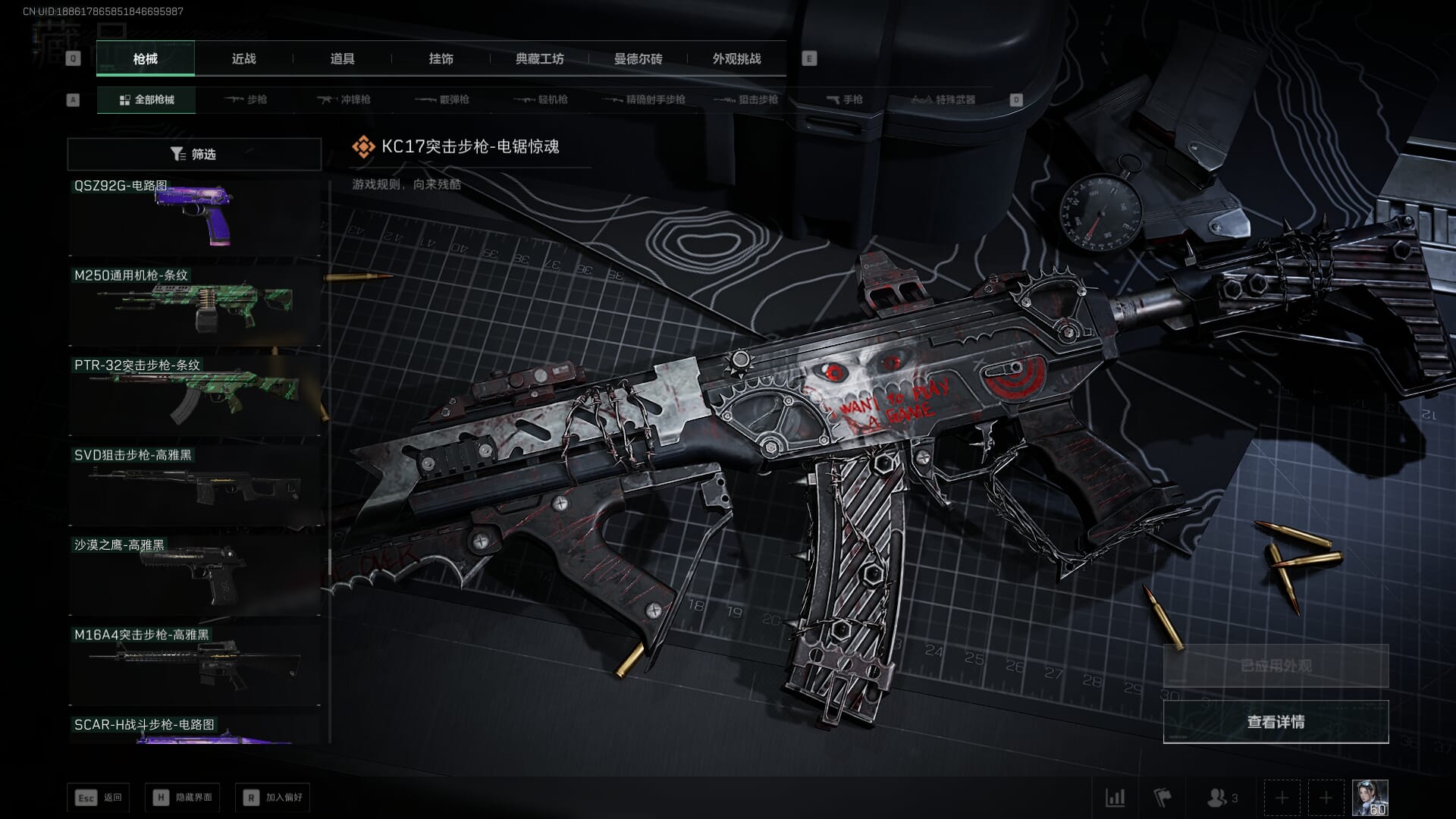1456x819 pixels.
Task: Switch to the 外观挑战 tab
Action: coord(736,58)
